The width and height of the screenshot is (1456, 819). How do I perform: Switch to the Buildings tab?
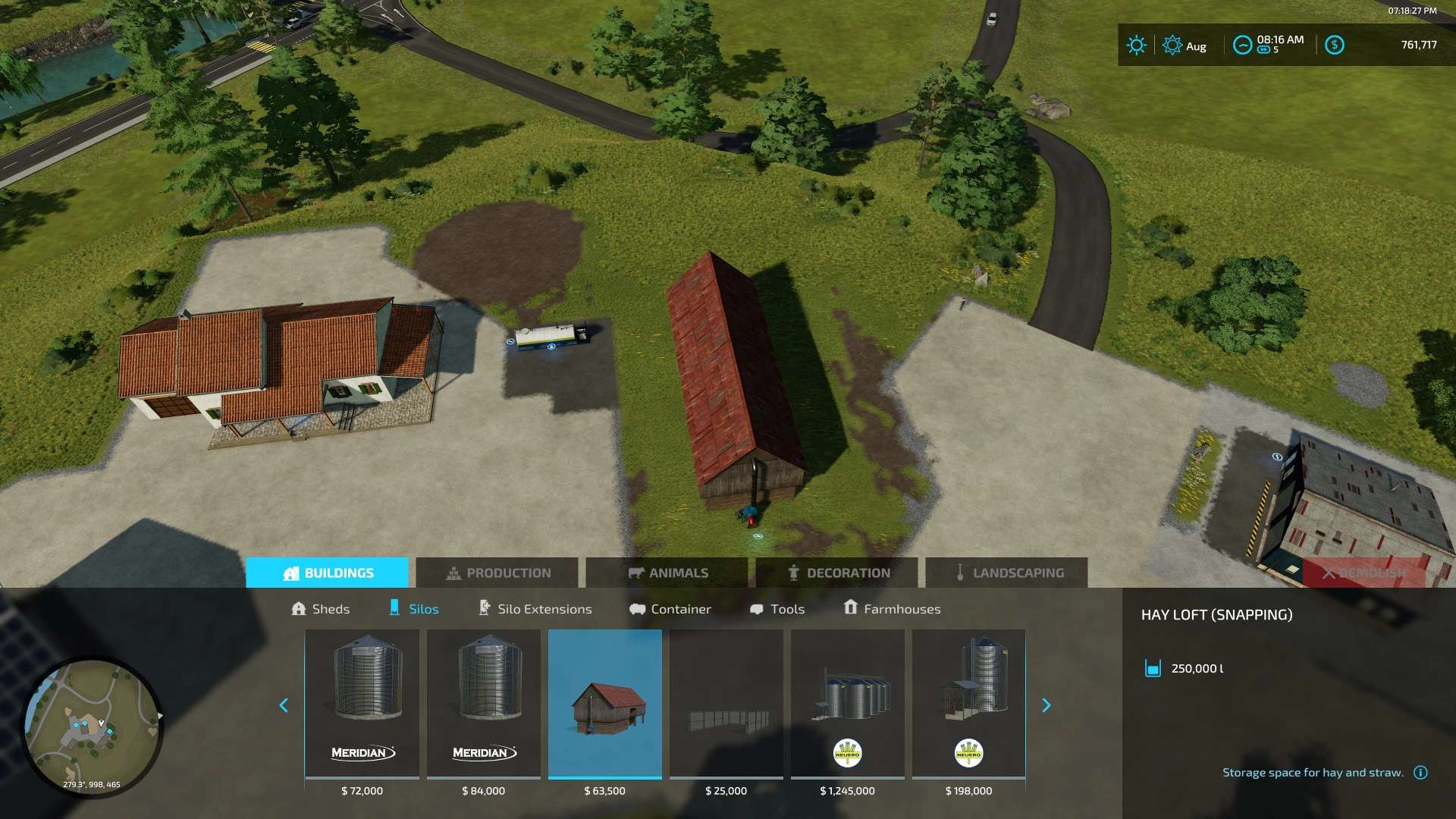(327, 573)
